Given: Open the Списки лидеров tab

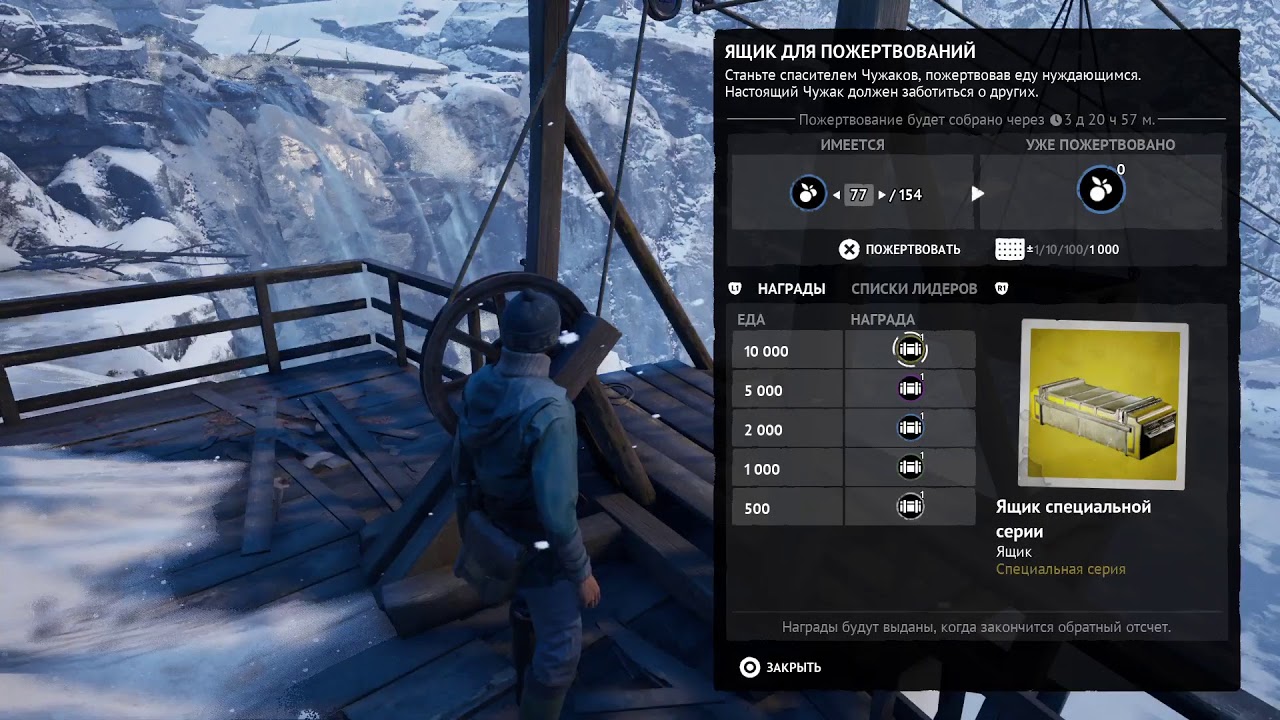Looking at the screenshot, I should tap(914, 289).
